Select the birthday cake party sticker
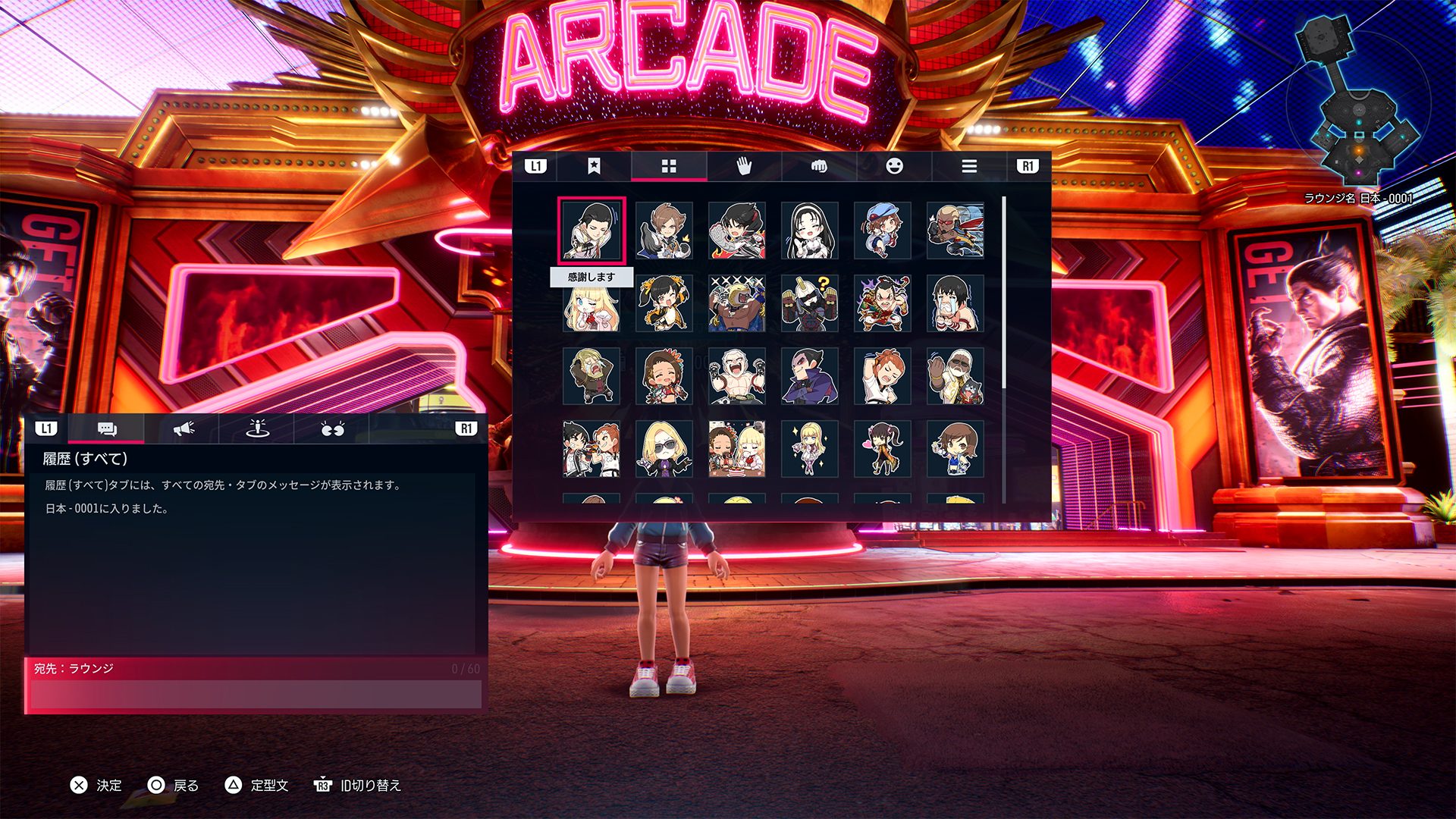Viewport: 1456px width, 819px height. coord(737,449)
